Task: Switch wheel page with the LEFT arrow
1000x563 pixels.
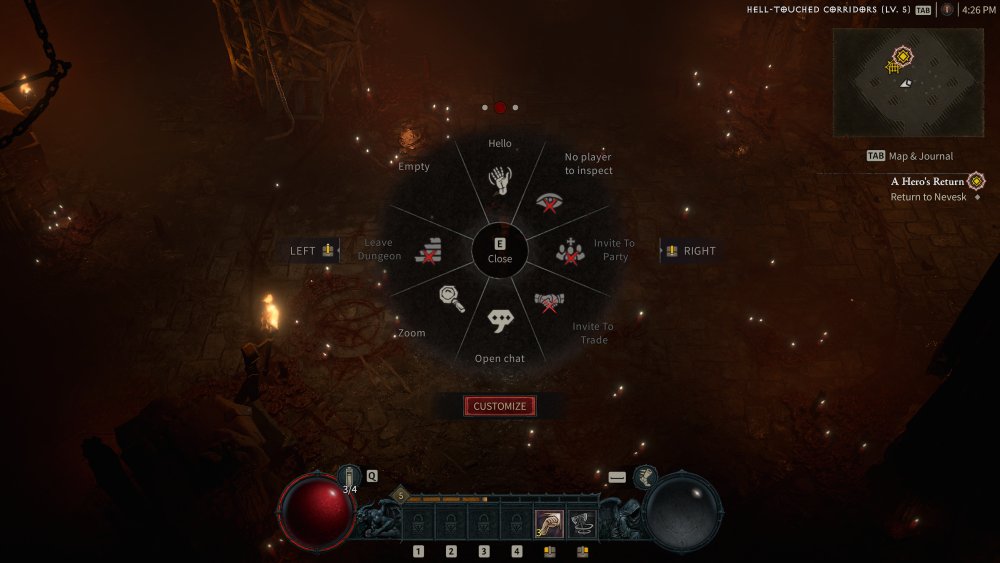Action: (312, 251)
